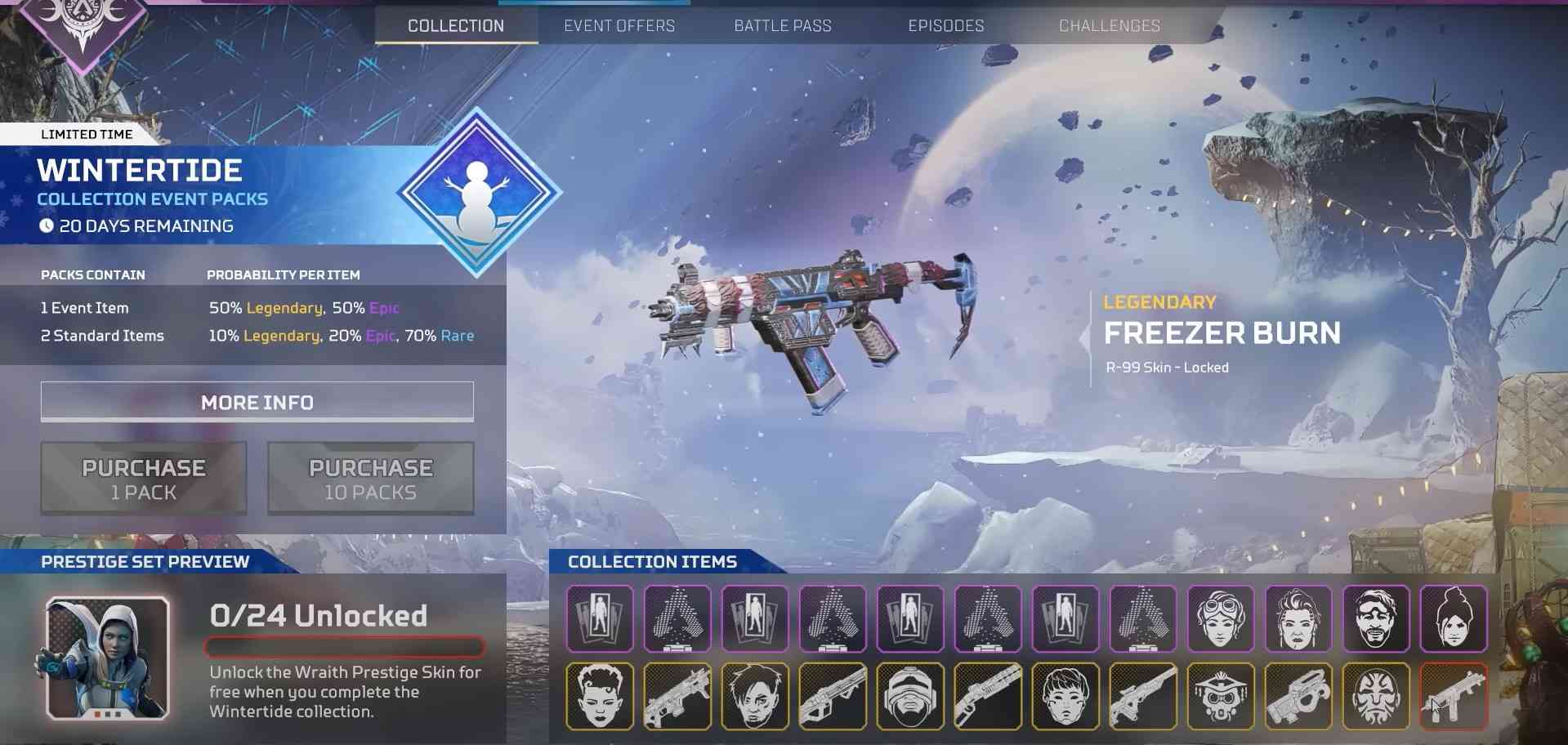Choose the Bloodhound masked skin item

click(1221, 696)
